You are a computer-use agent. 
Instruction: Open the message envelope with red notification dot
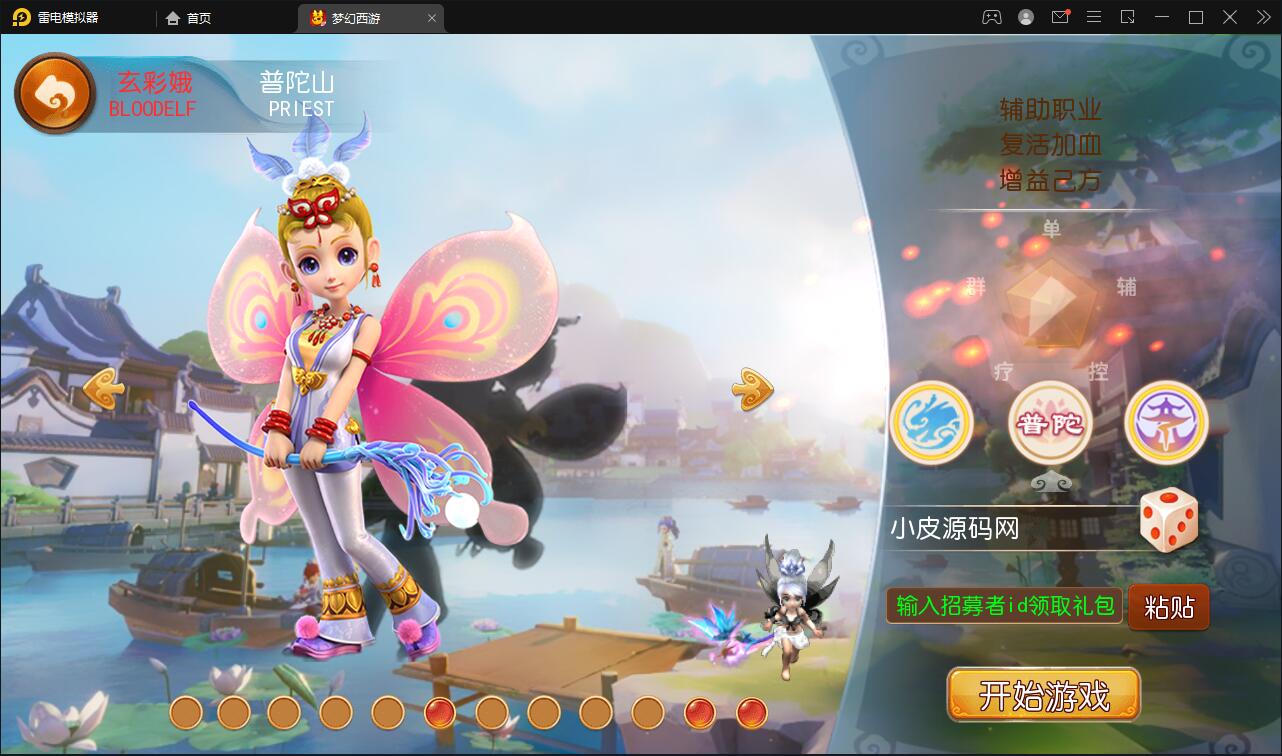coord(1060,17)
